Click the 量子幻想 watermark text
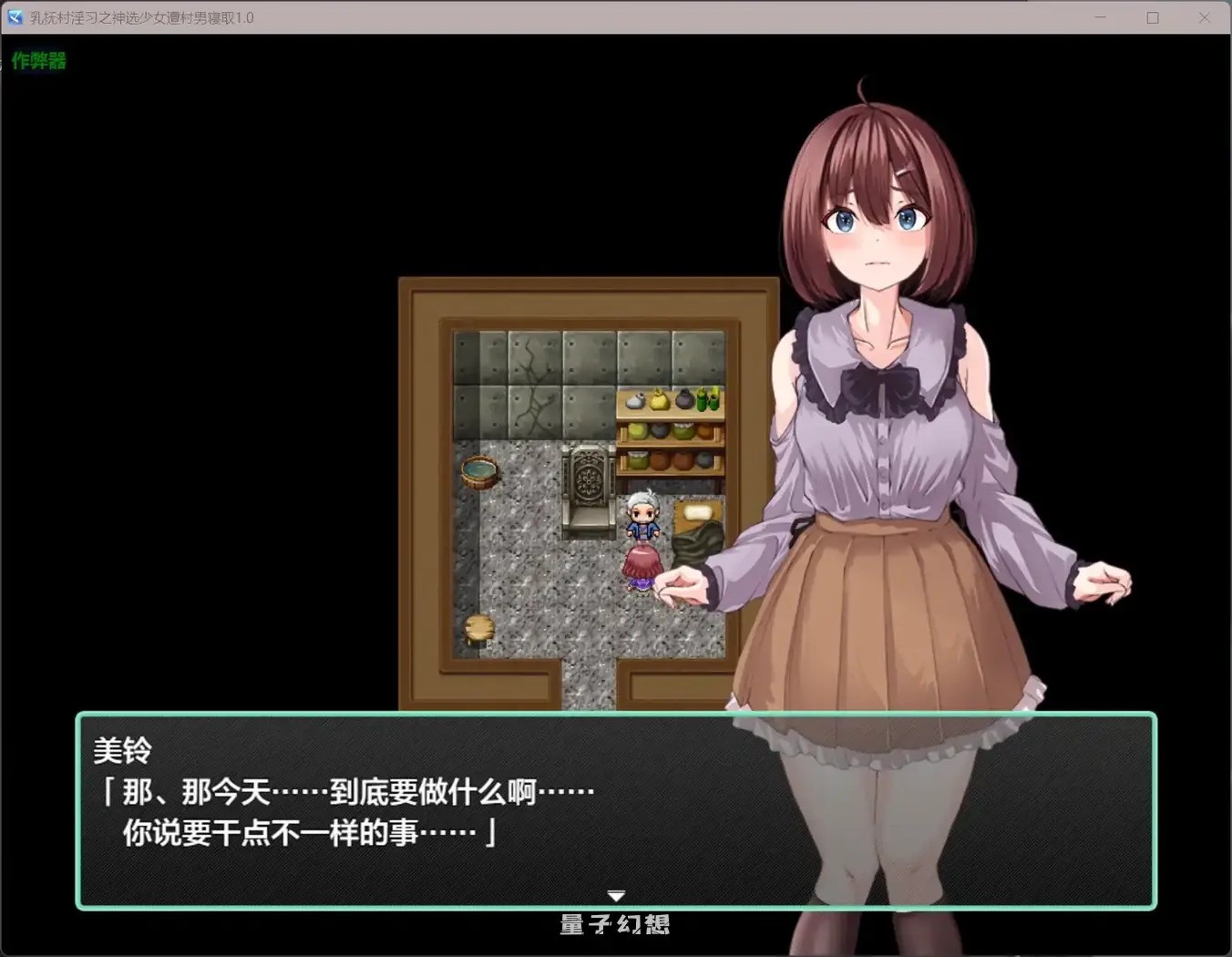The height and width of the screenshot is (957, 1232). pyautogui.click(x=615, y=924)
